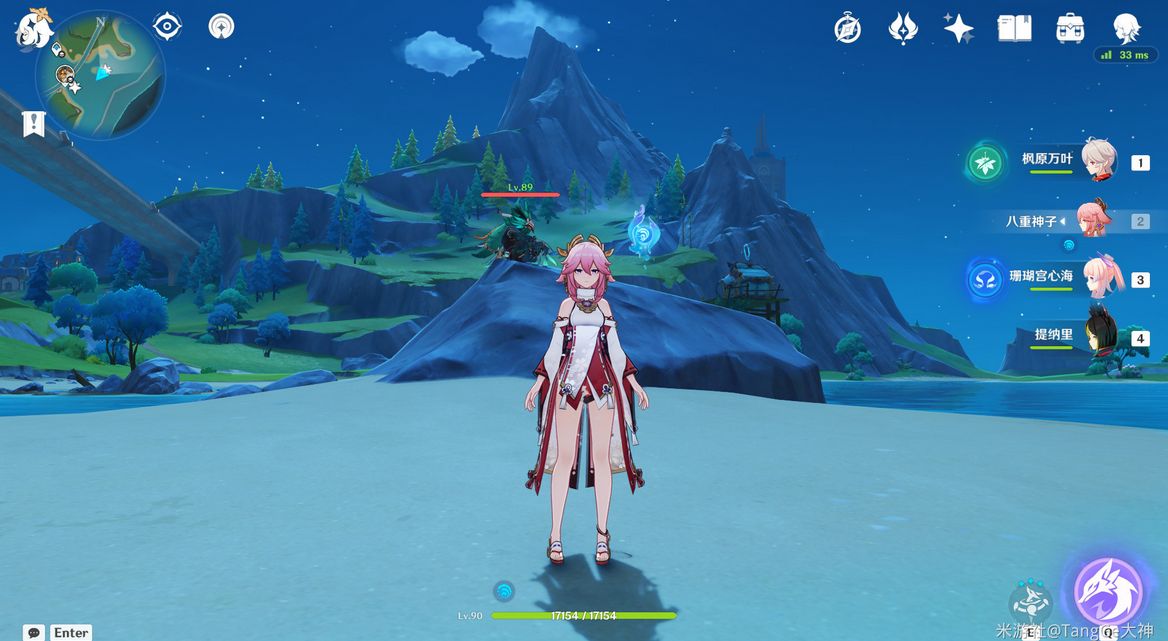Open the adventurer handbook book icon
Screen dimensions: 1168x641
[1014, 28]
